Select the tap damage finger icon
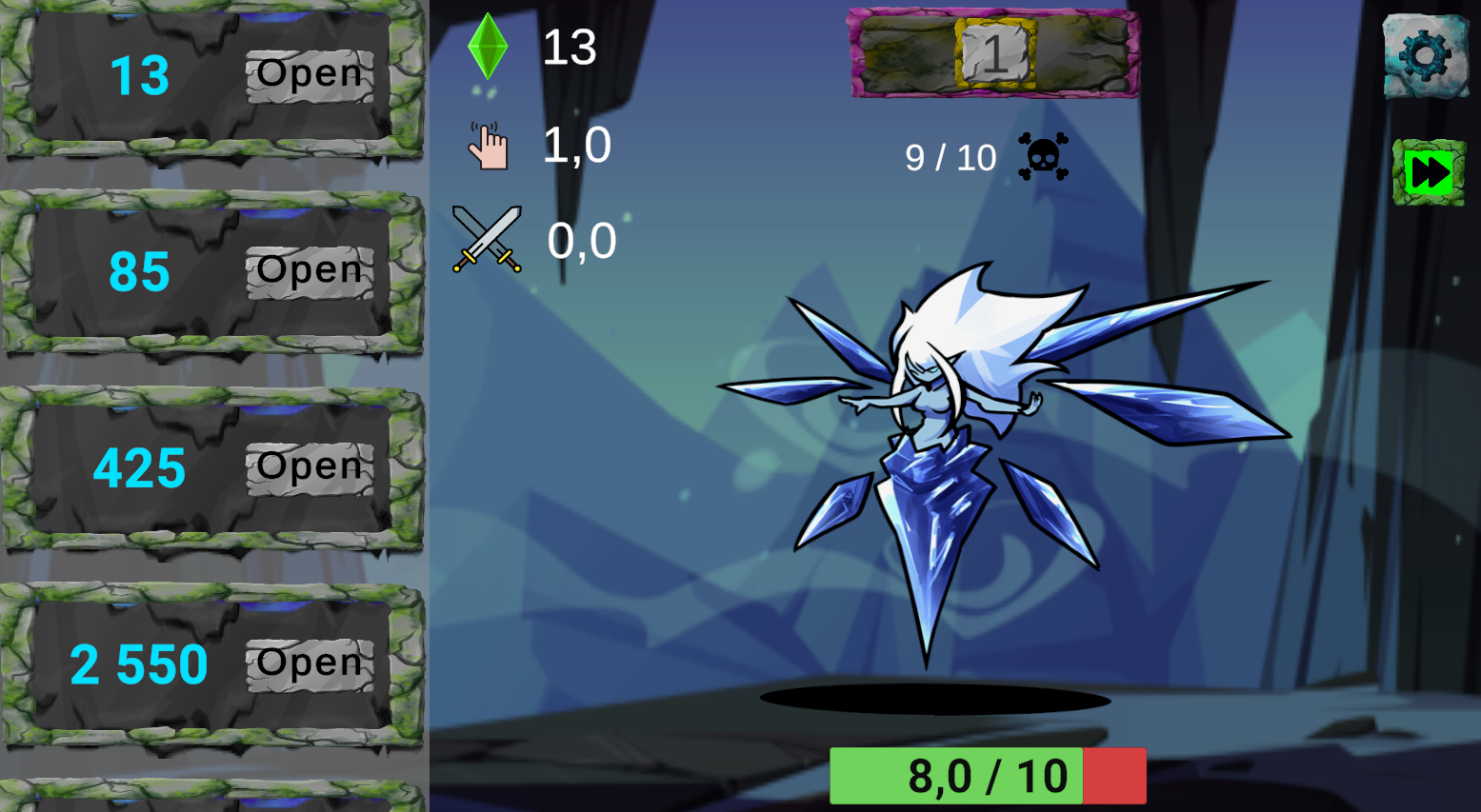 489,143
